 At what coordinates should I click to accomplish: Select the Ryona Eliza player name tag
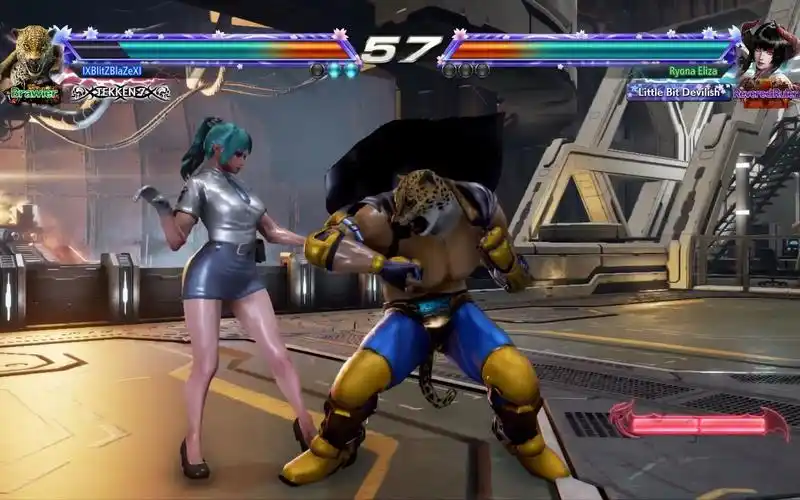tap(693, 71)
